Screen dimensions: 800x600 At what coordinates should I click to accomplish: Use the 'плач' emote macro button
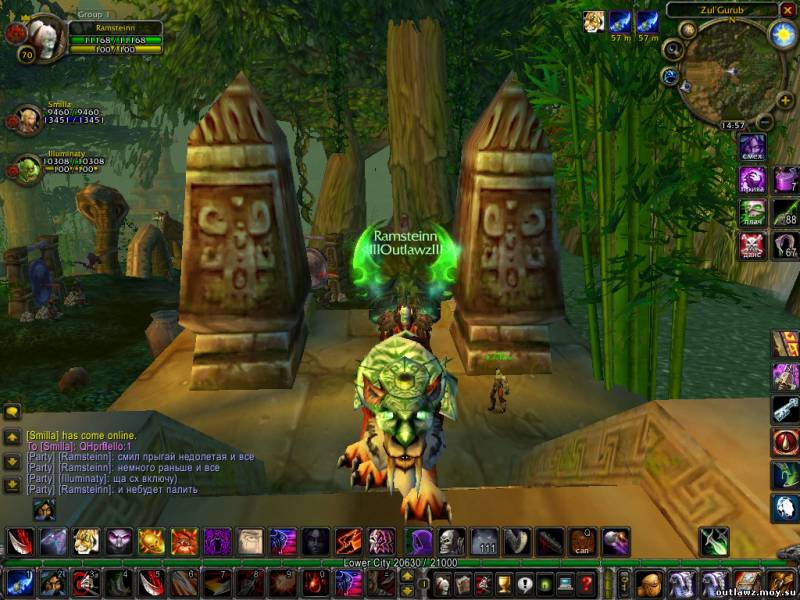tap(752, 212)
